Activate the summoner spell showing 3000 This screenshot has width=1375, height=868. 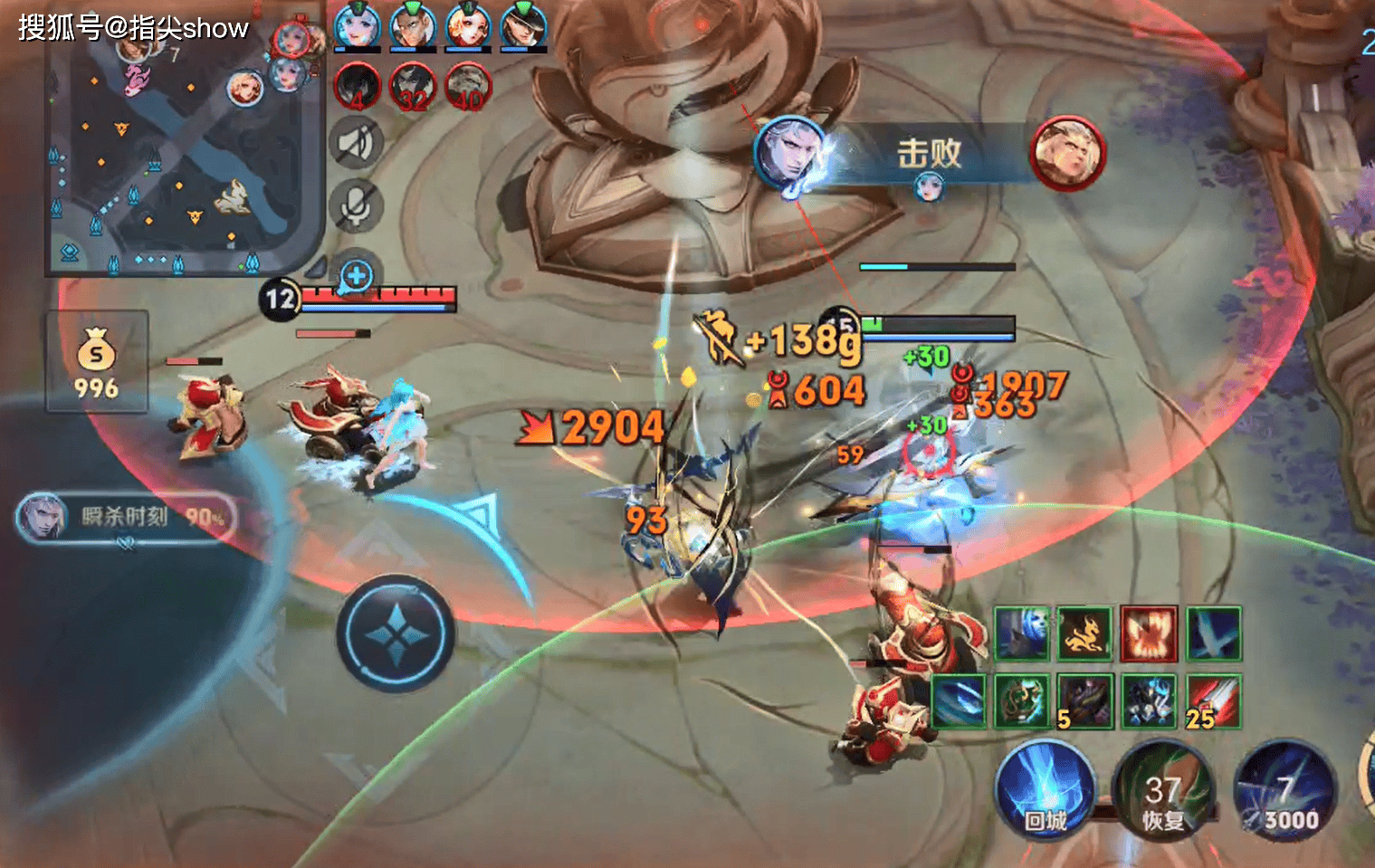coord(1285,793)
